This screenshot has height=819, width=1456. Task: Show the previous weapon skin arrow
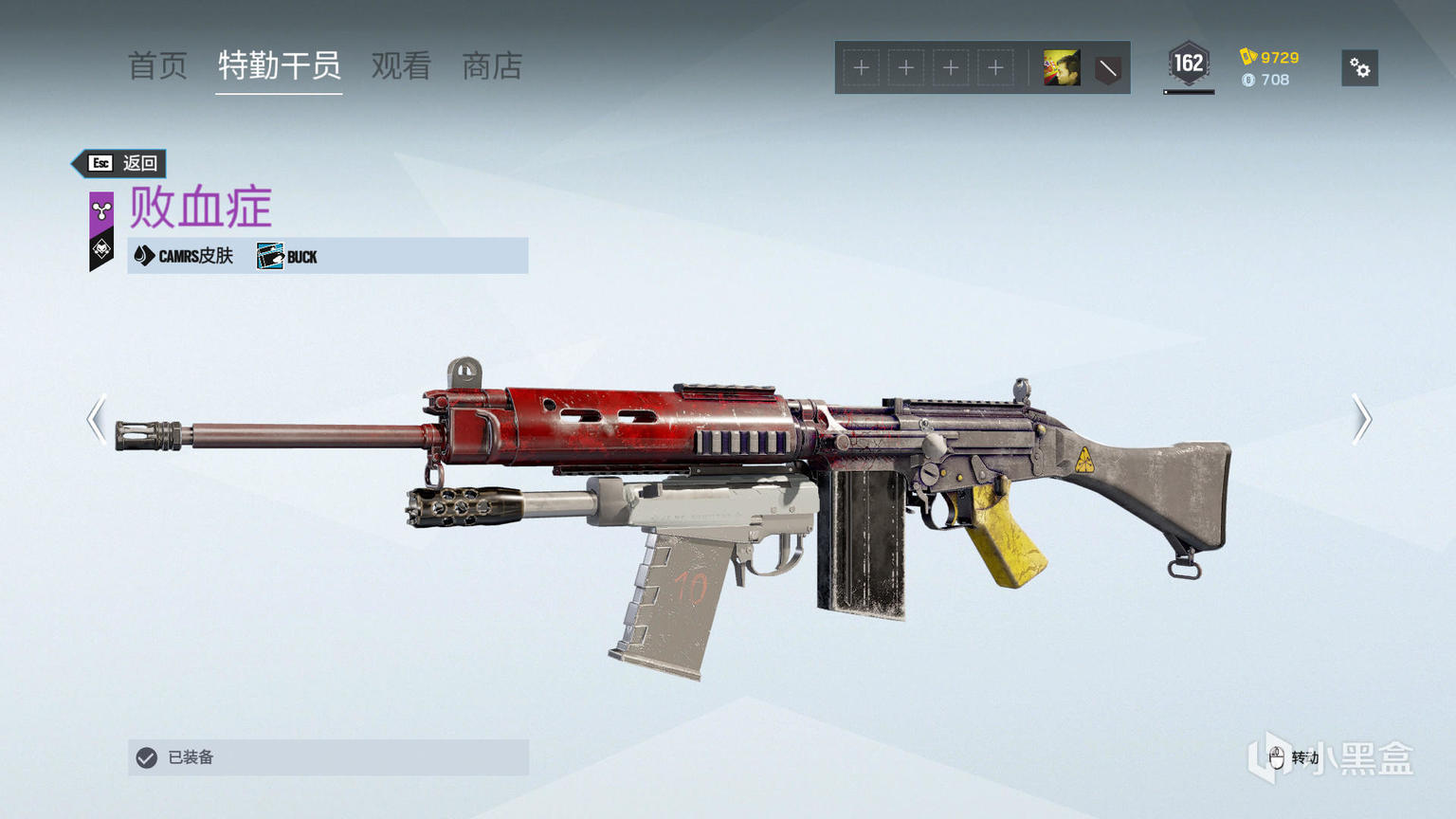(x=97, y=419)
